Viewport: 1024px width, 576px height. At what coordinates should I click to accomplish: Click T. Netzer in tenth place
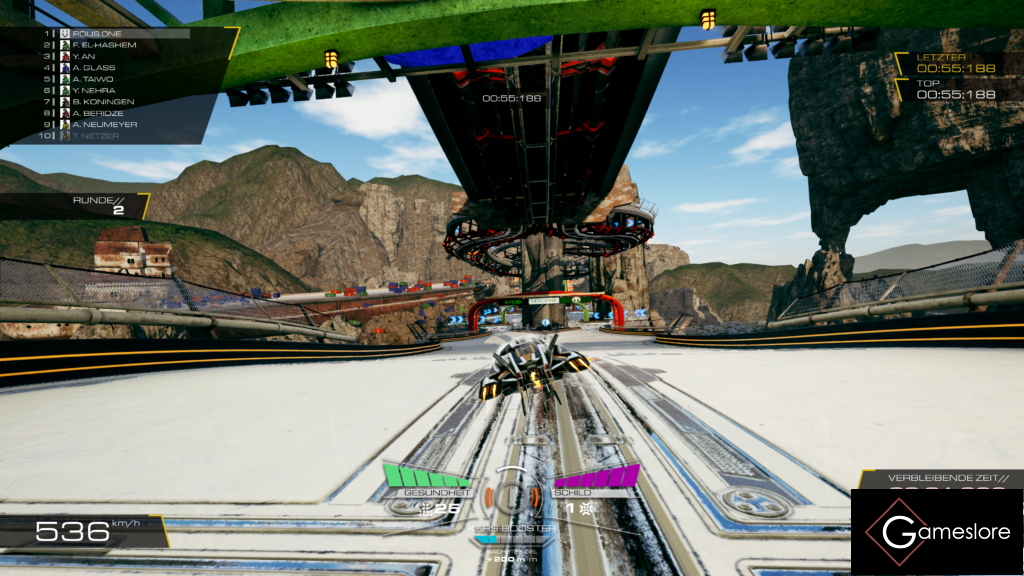(96, 135)
